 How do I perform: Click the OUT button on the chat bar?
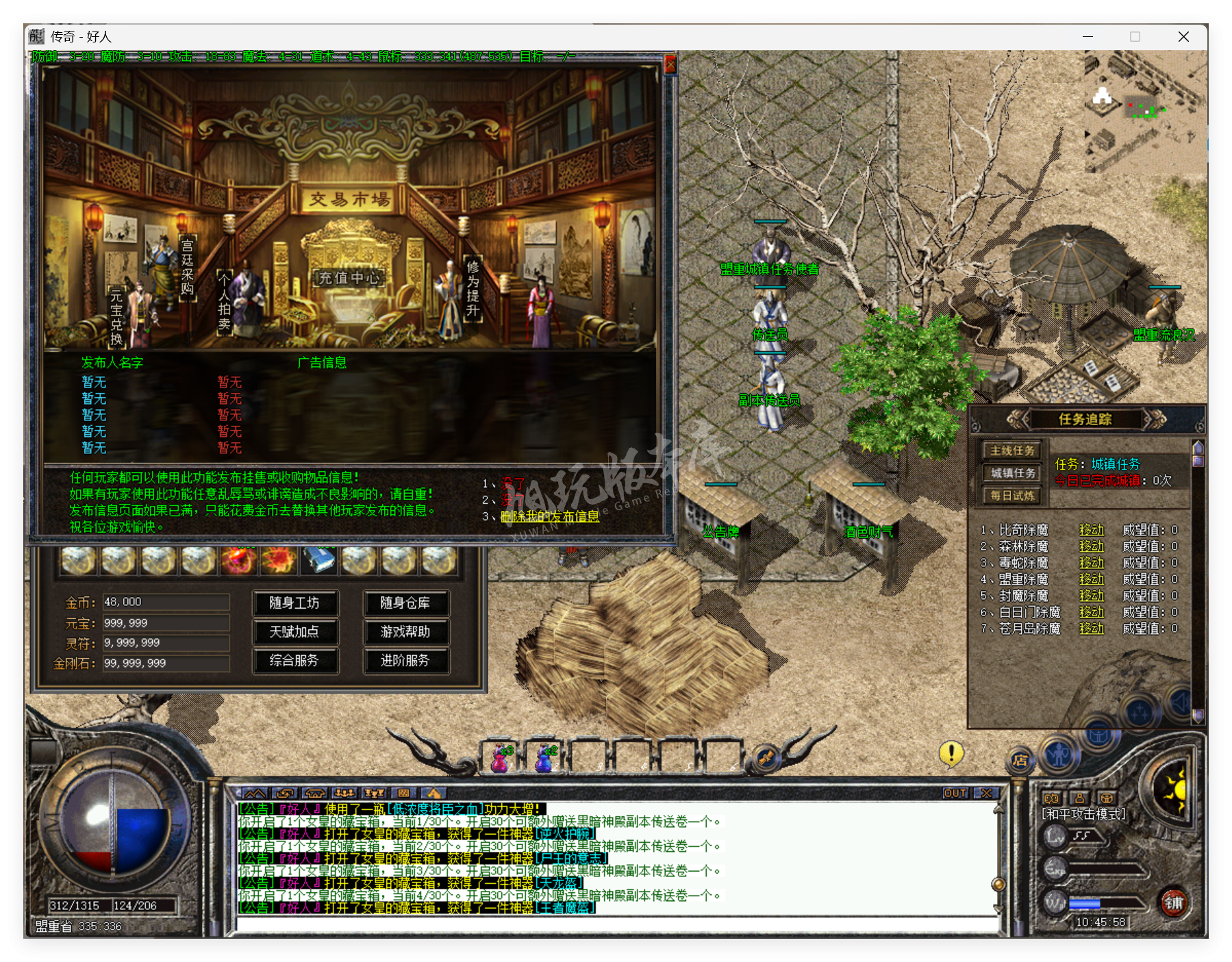(x=955, y=793)
